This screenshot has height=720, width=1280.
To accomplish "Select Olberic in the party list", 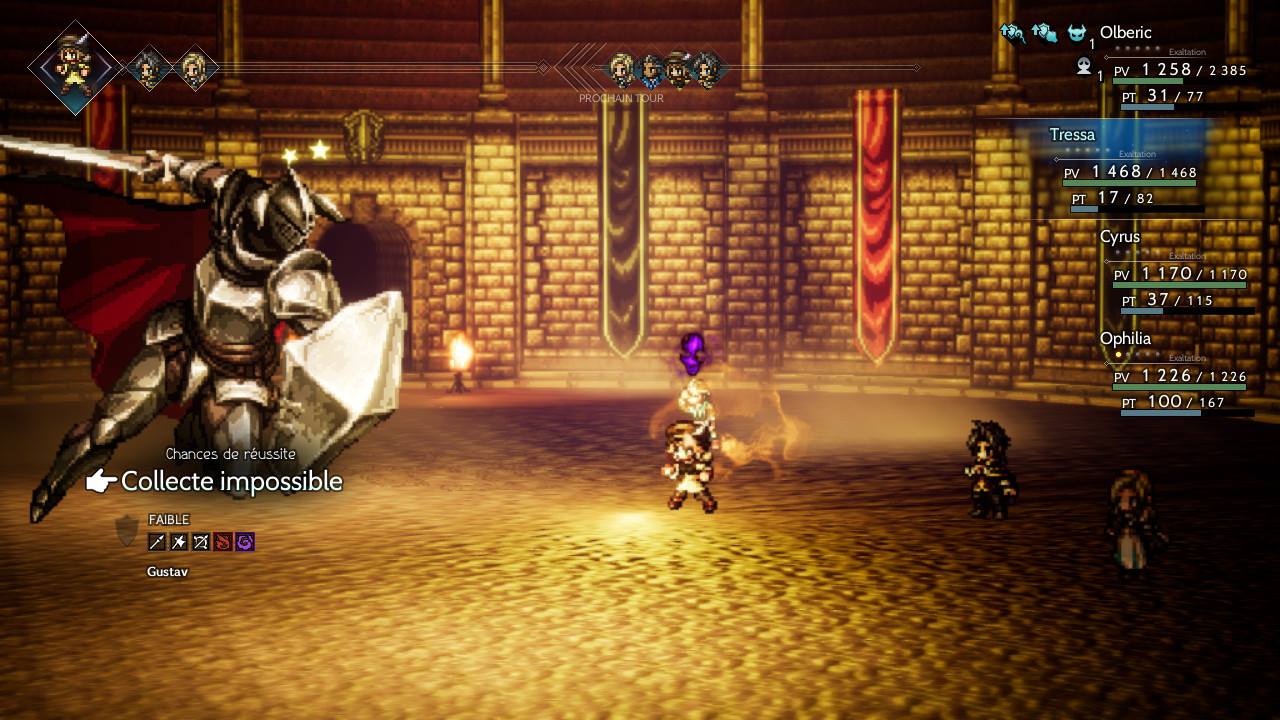I will (x=1125, y=33).
